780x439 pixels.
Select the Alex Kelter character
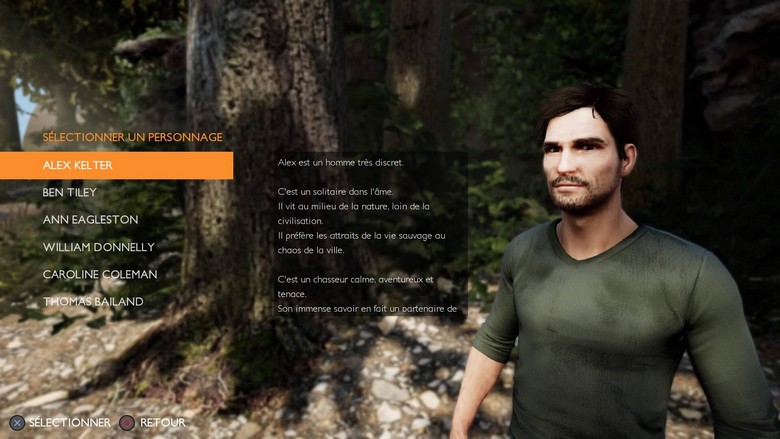tap(78, 165)
